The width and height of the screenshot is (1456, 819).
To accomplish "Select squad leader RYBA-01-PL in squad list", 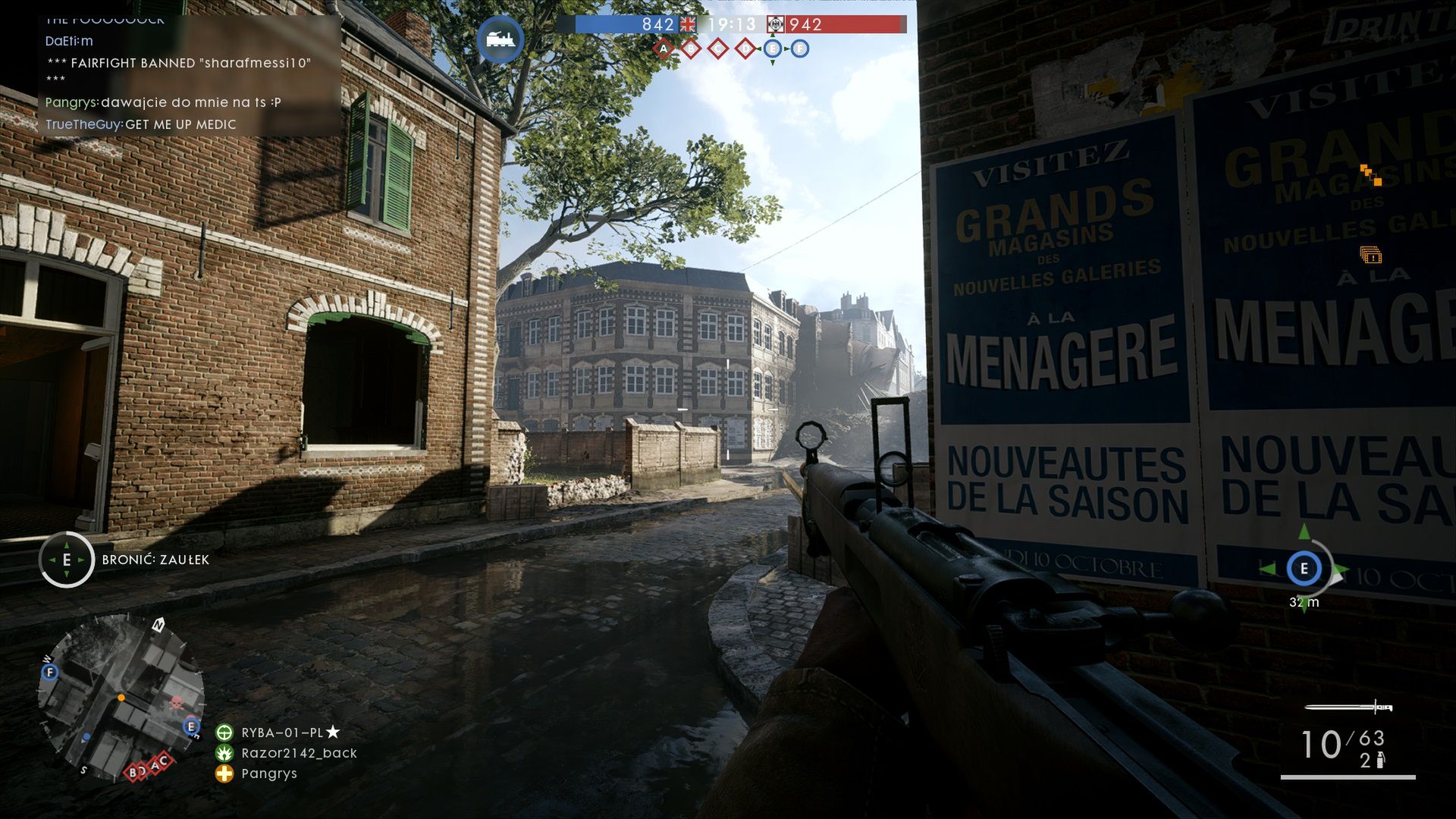I will pyautogui.click(x=282, y=733).
